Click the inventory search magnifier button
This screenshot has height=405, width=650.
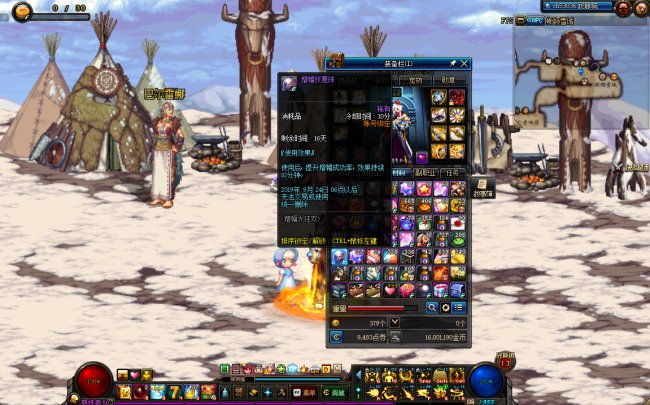(432, 307)
